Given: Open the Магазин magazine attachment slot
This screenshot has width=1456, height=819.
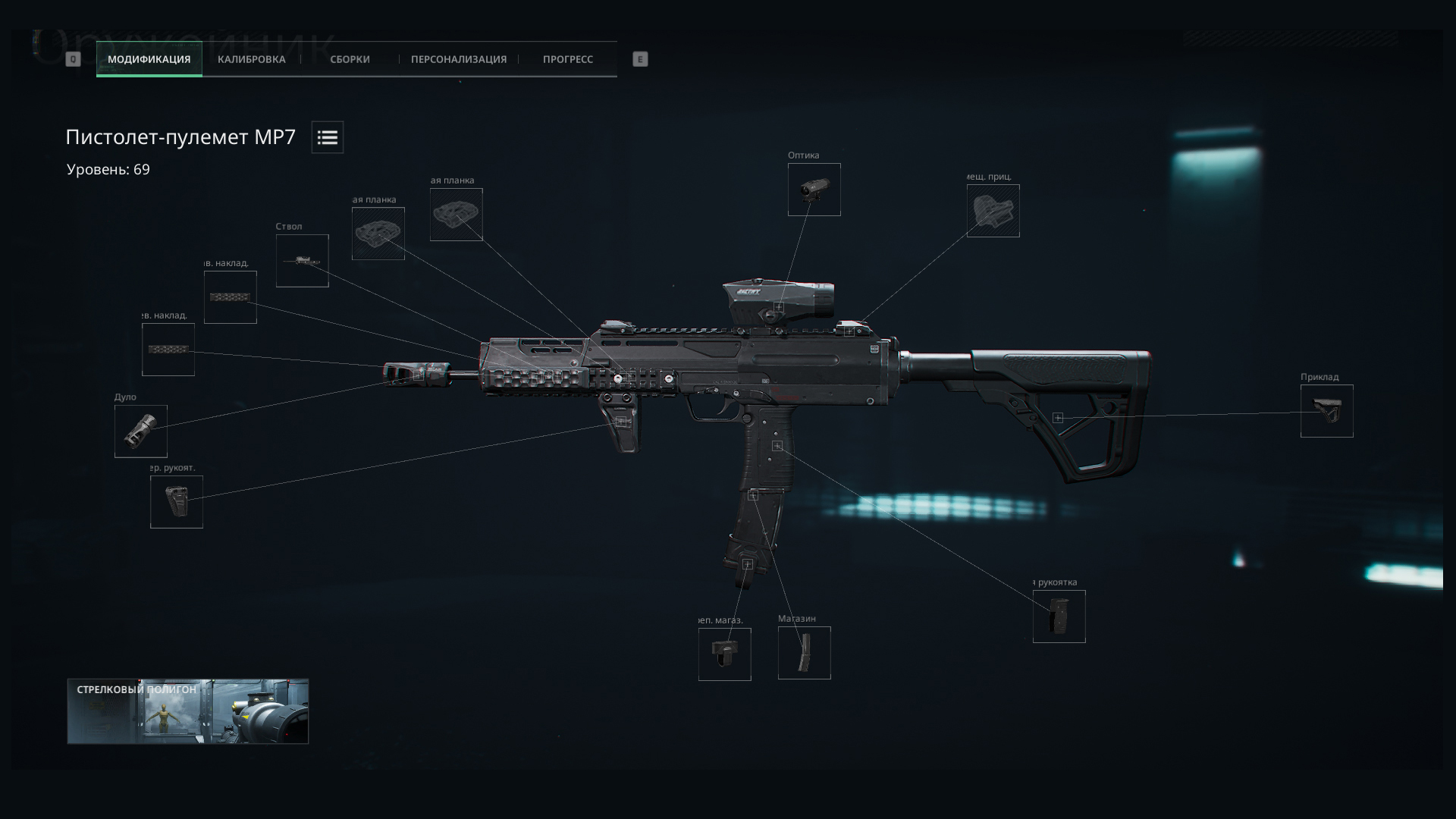Looking at the screenshot, I should coord(804,653).
